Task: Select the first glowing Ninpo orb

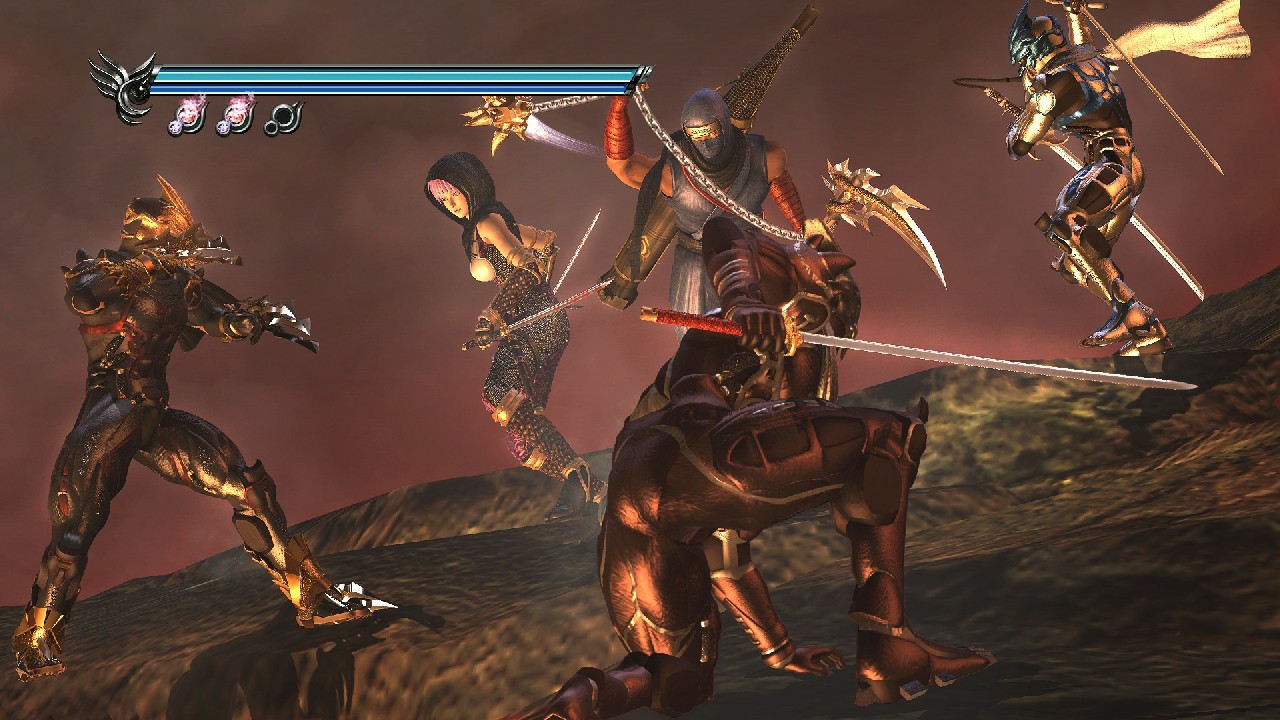Action: coord(190,115)
